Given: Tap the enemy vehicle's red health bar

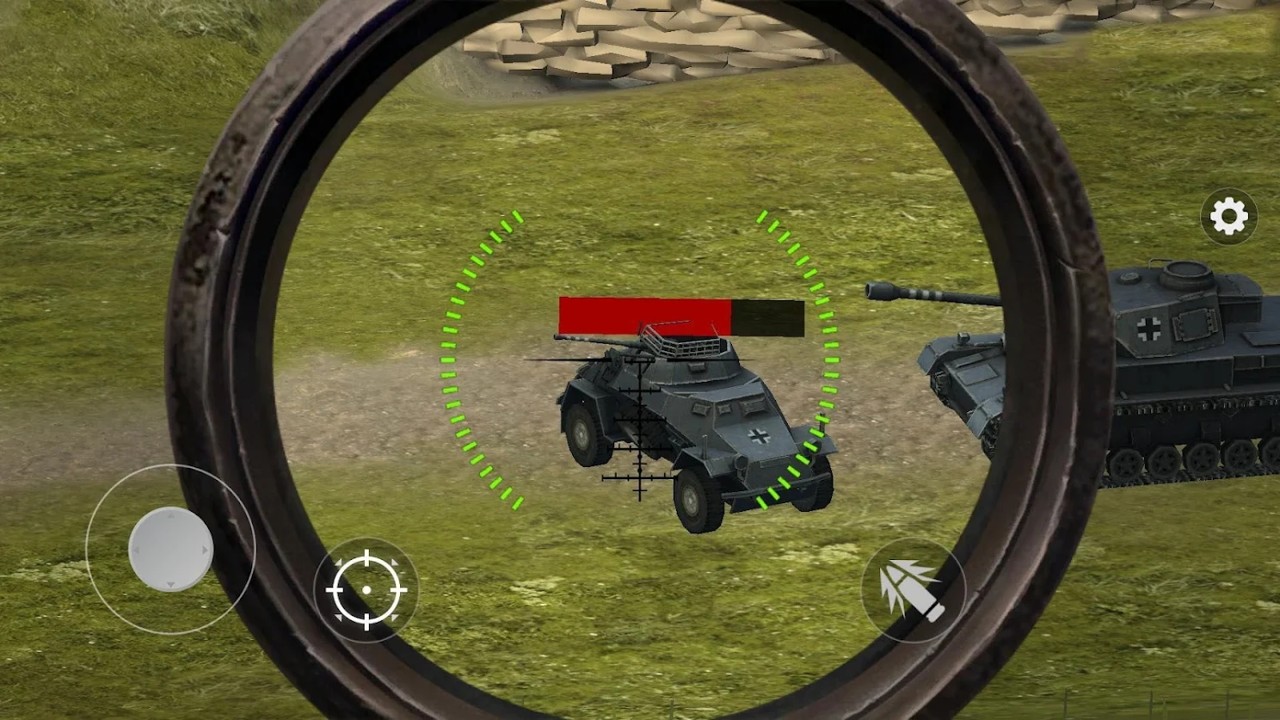Looking at the screenshot, I should coord(645,315).
